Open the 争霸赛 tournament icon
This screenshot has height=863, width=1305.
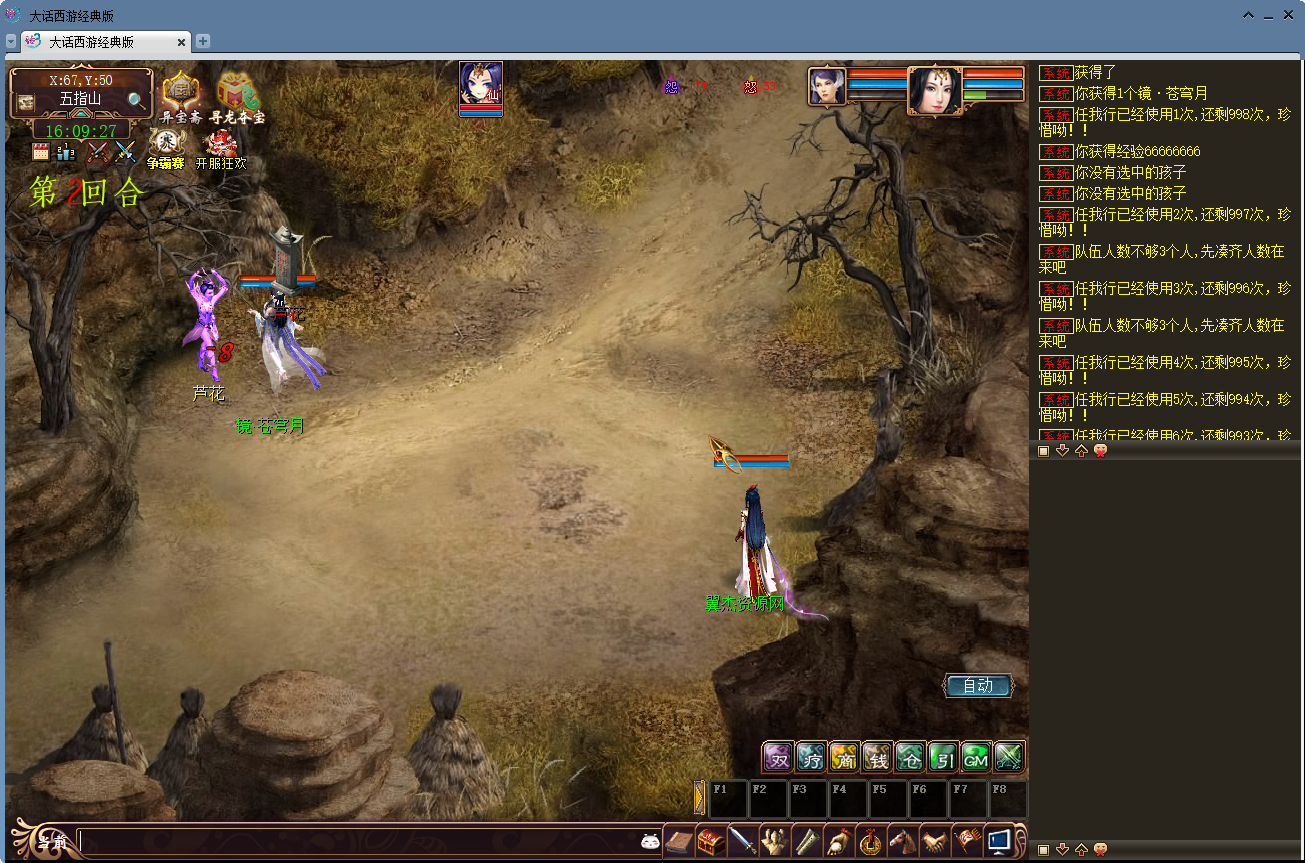pos(165,148)
